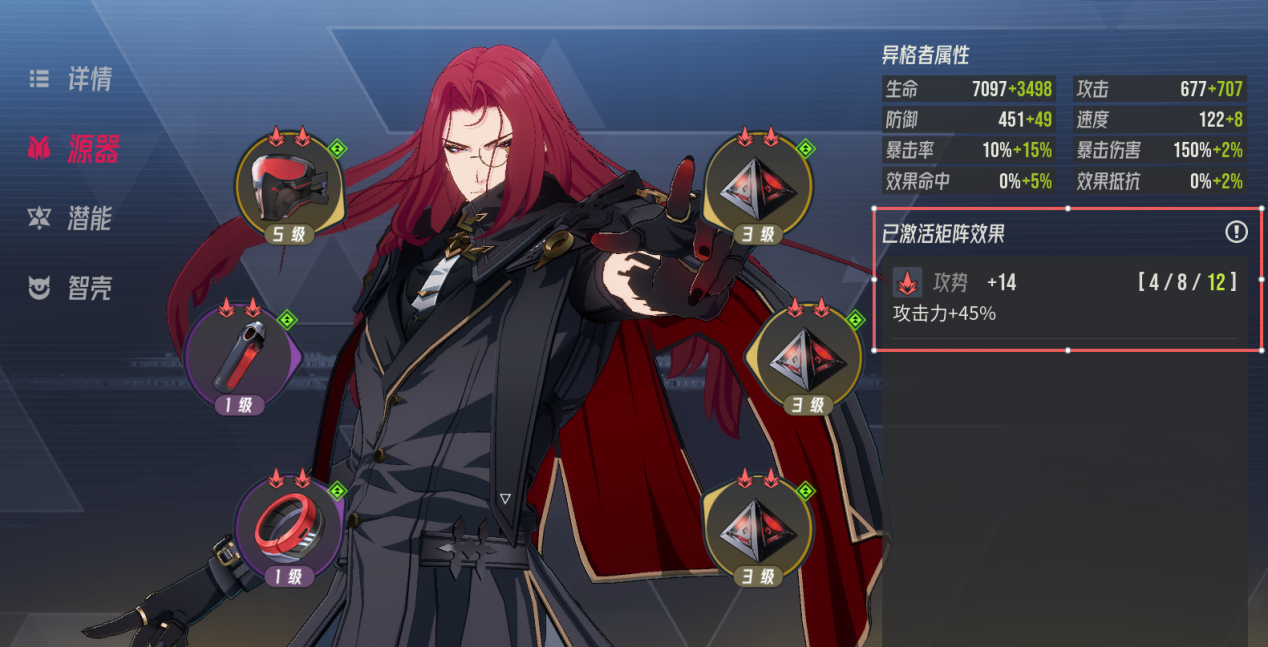Show info for 已激活矩阵效果
This screenshot has width=1268, height=647.
[x=1237, y=232]
